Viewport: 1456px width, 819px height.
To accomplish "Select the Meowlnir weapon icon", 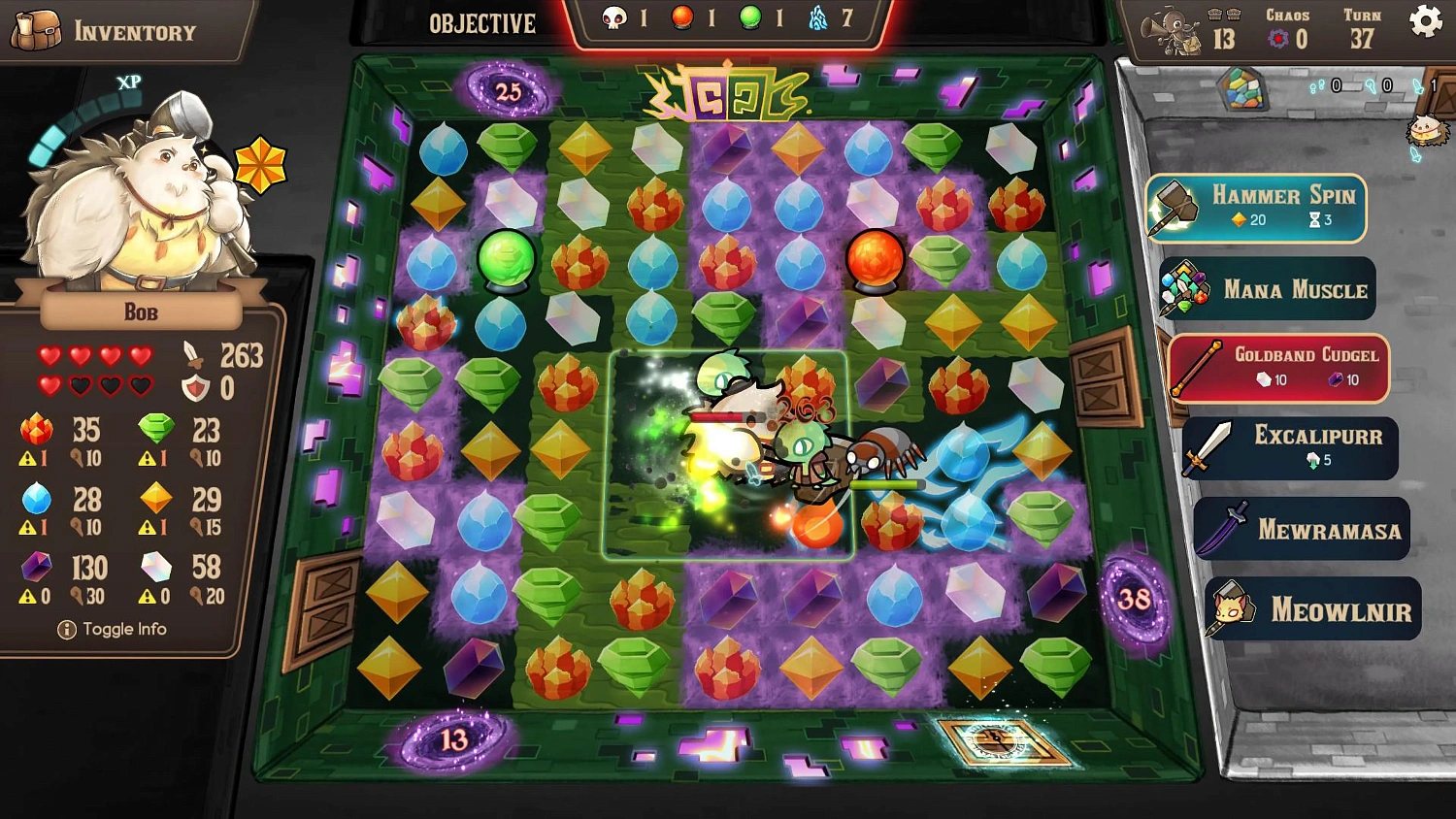I will (1231, 608).
